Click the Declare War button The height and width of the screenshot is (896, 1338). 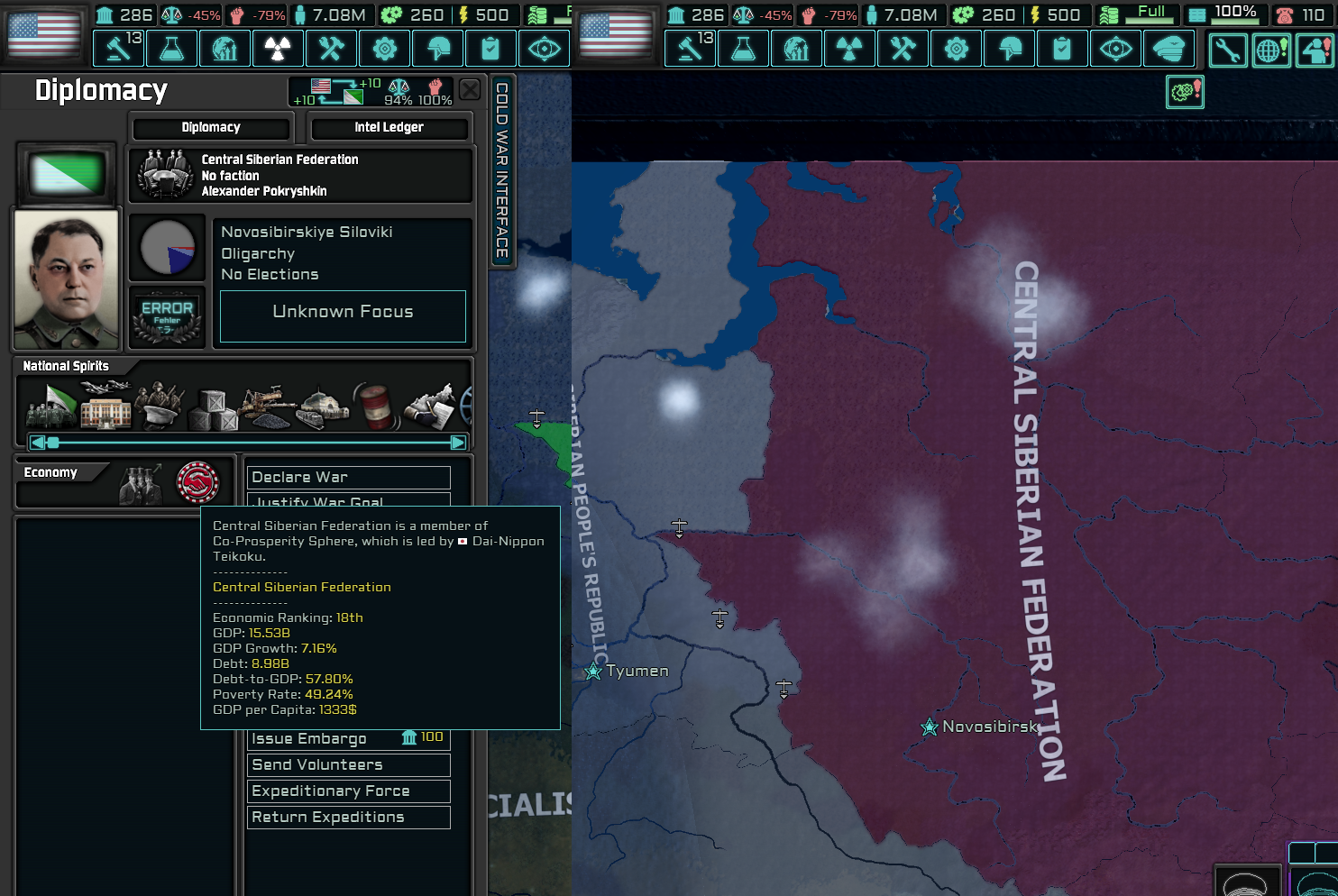pyautogui.click(x=348, y=477)
